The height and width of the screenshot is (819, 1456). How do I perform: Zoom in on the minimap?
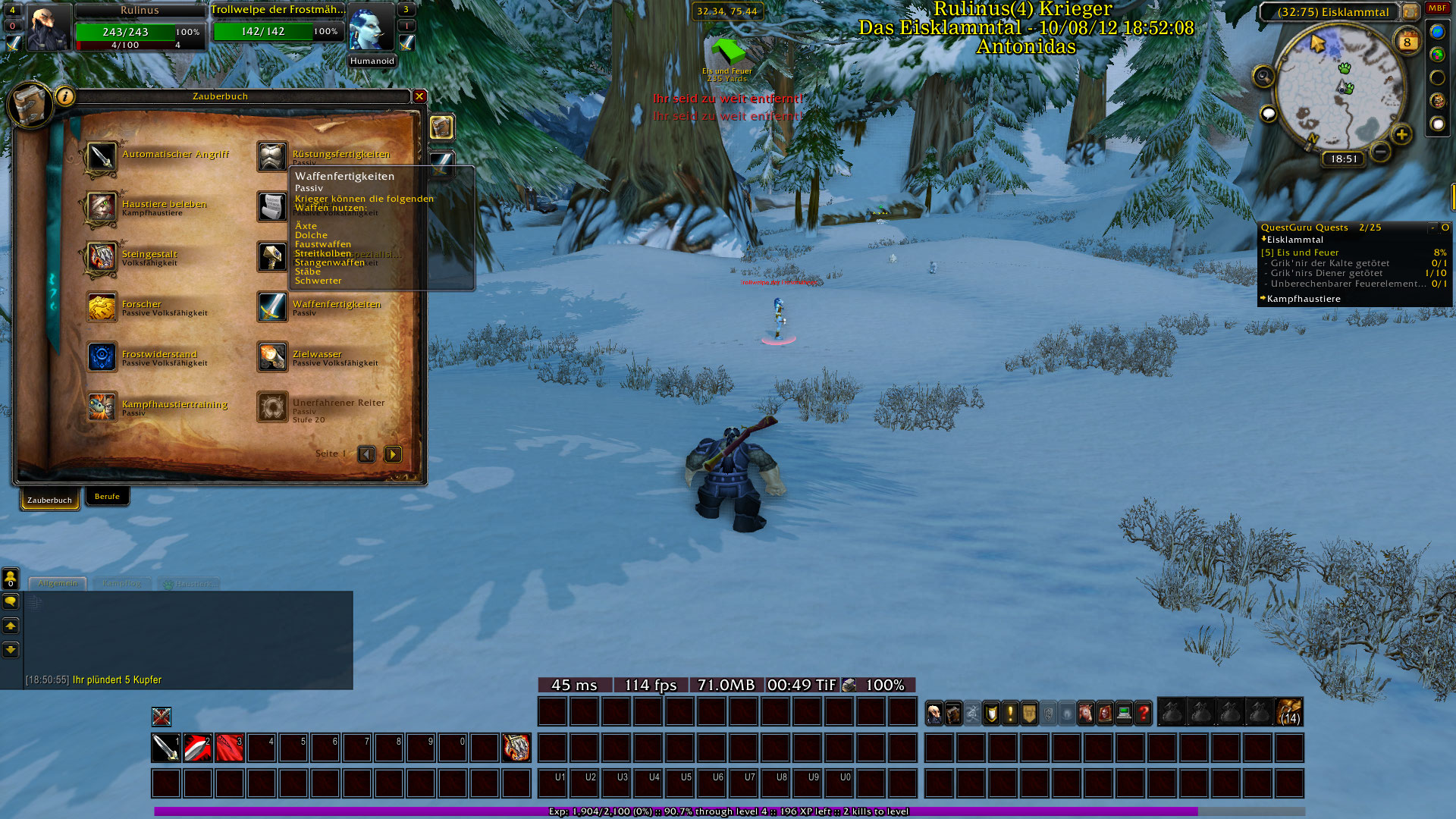[x=1401, y=135]
